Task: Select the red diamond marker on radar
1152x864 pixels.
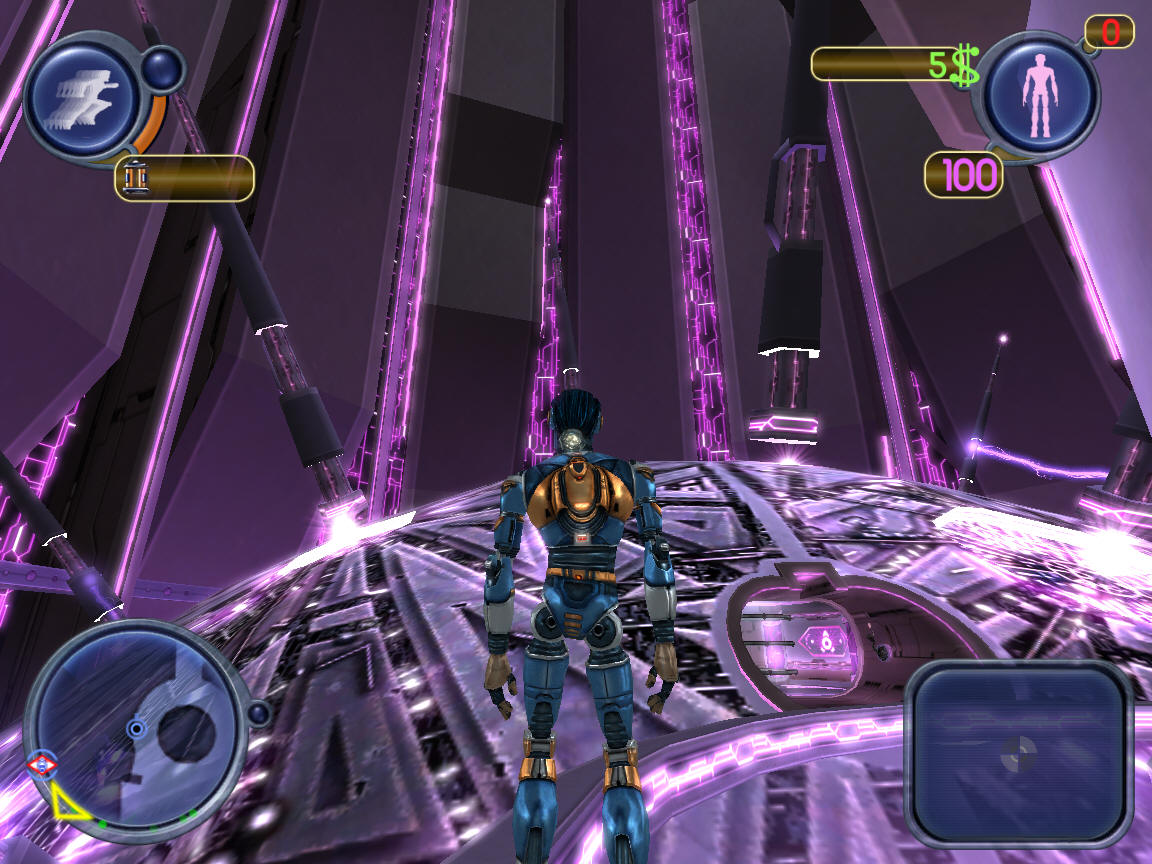Action: coord(41,766)
